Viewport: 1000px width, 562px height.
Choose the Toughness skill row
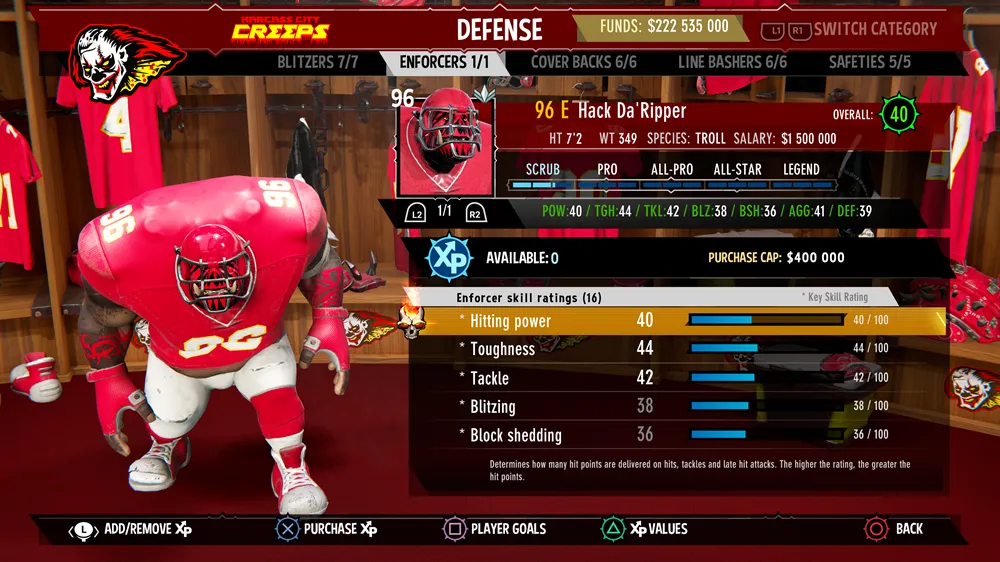pyautogui.click(x=680, y=349)
